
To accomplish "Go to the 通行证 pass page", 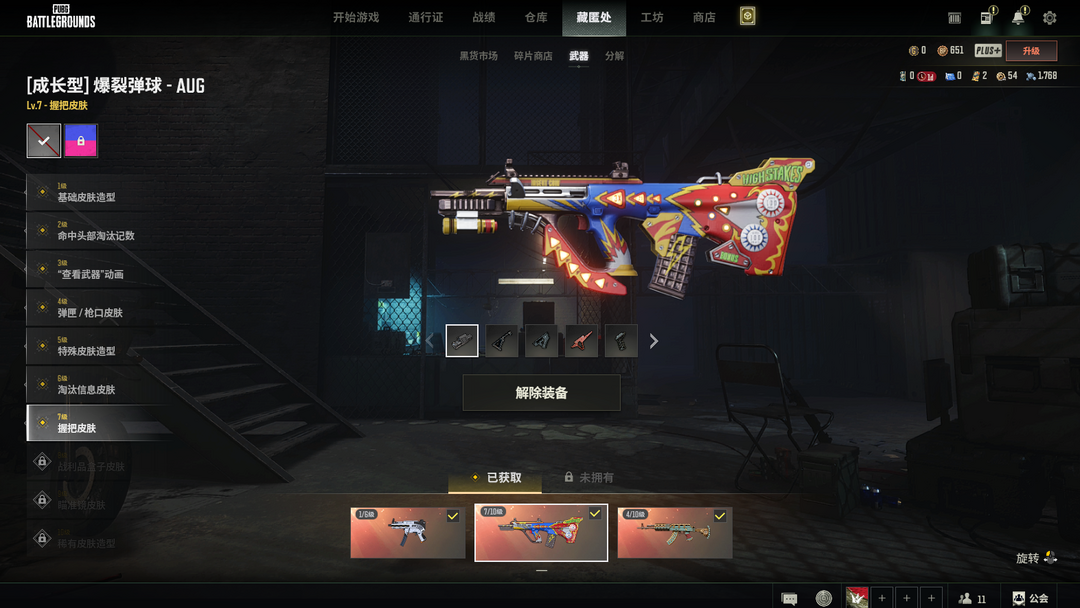I will pyautogui.click(x=426, y=18).
